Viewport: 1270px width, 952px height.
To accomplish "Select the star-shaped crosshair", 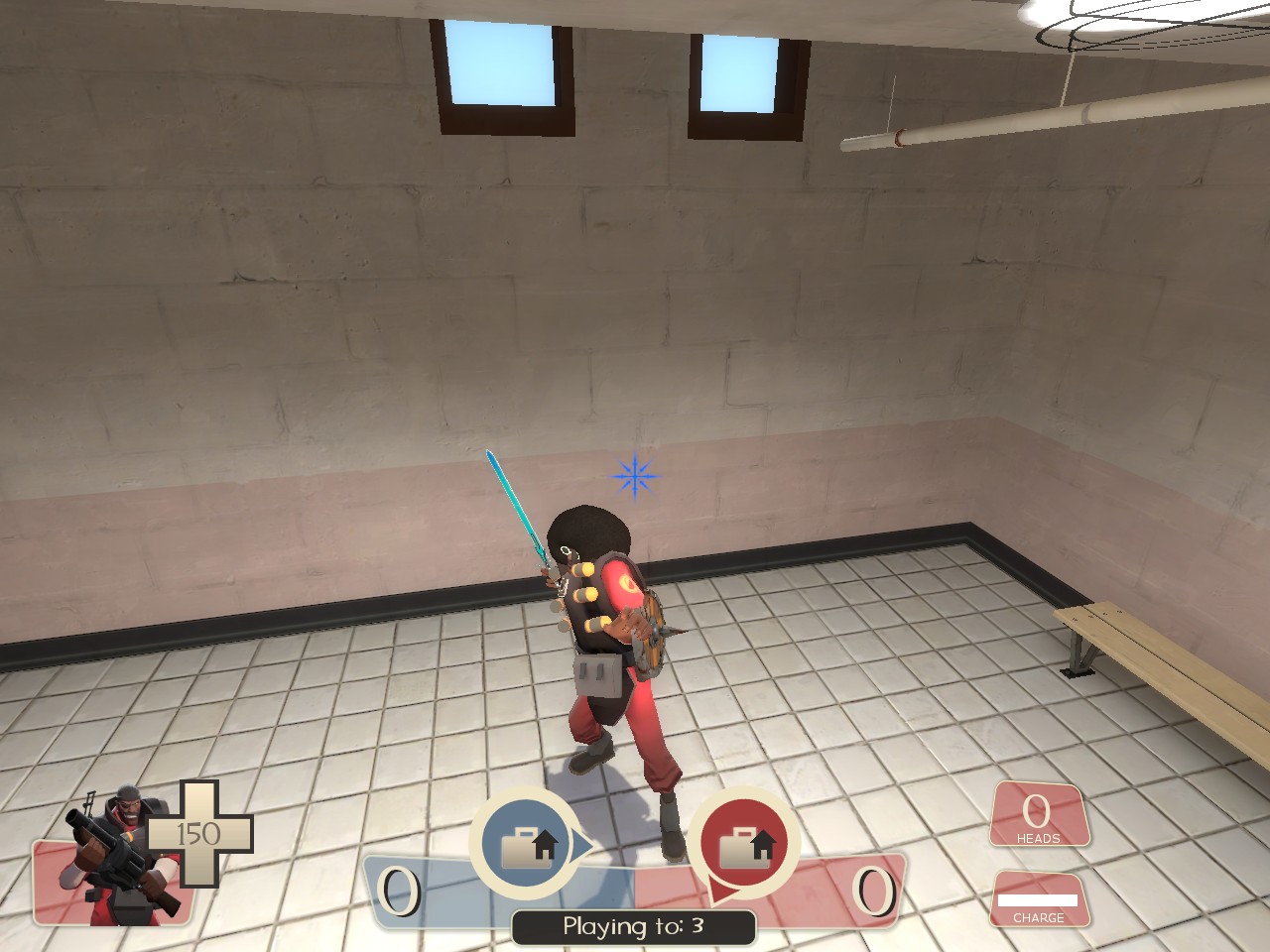I will (633, 477).
